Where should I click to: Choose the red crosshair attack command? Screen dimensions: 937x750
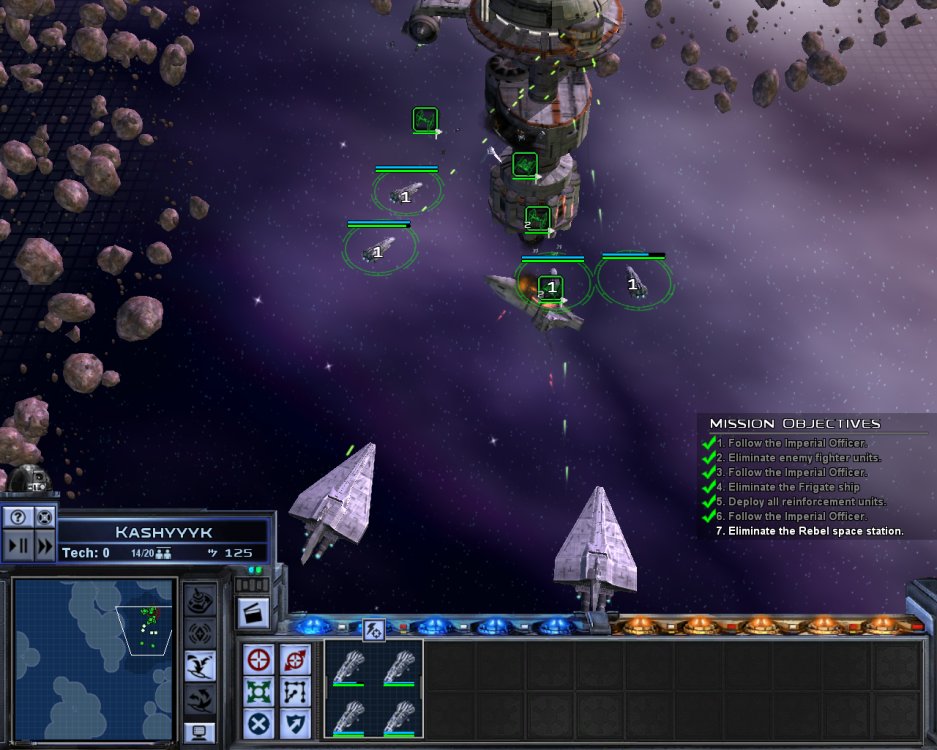tap(259, 659)
